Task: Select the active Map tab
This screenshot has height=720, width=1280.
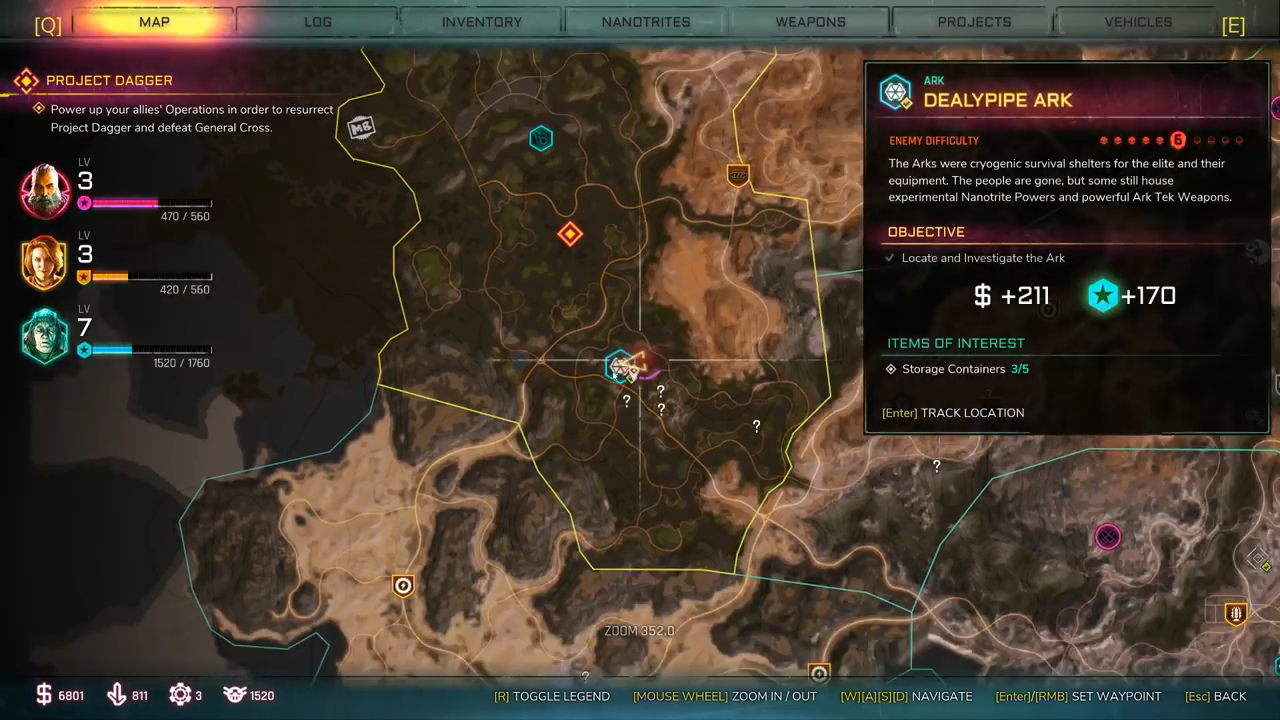Action: click(x=154, y=22)
